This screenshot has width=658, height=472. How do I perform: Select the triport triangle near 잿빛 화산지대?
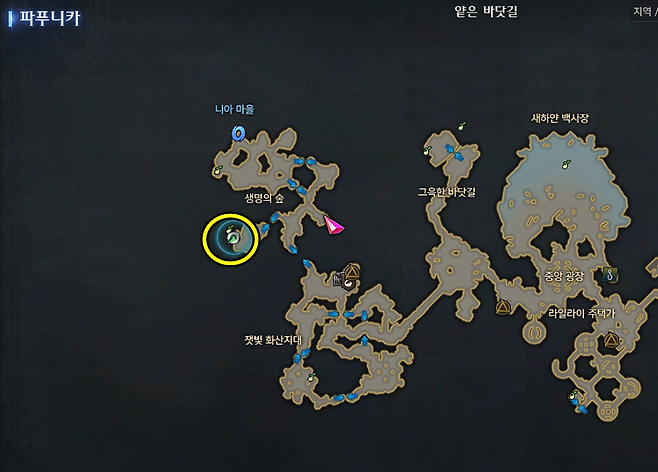(351, 270)
